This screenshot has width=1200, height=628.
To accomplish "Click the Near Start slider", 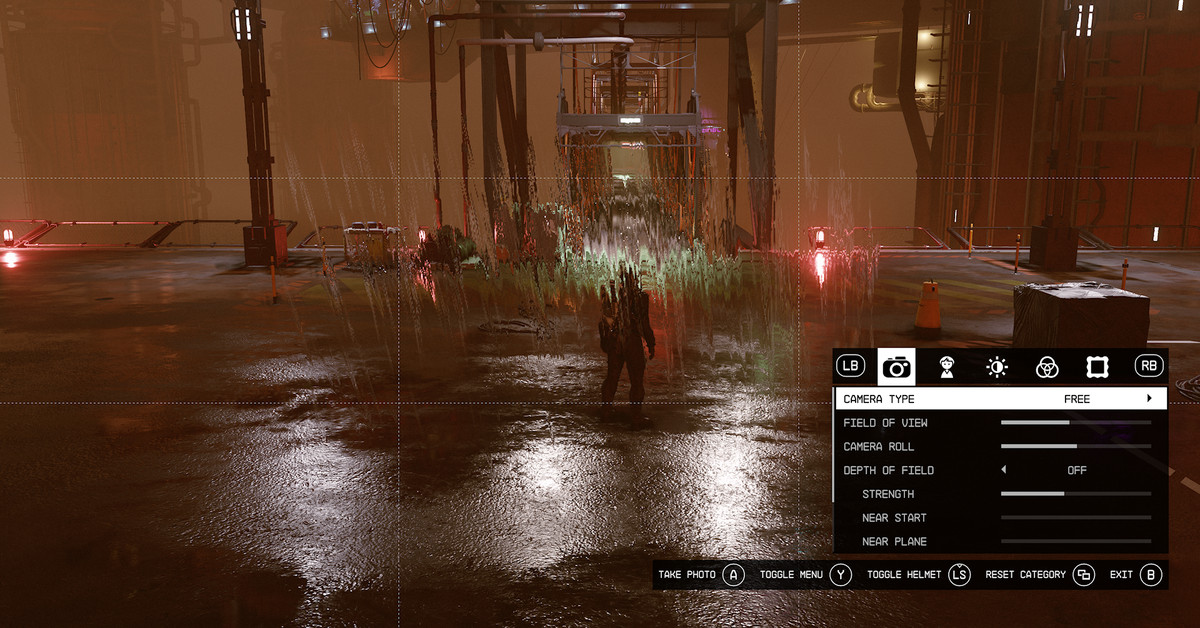I will pyautogui.click(x=1075, y=518).
